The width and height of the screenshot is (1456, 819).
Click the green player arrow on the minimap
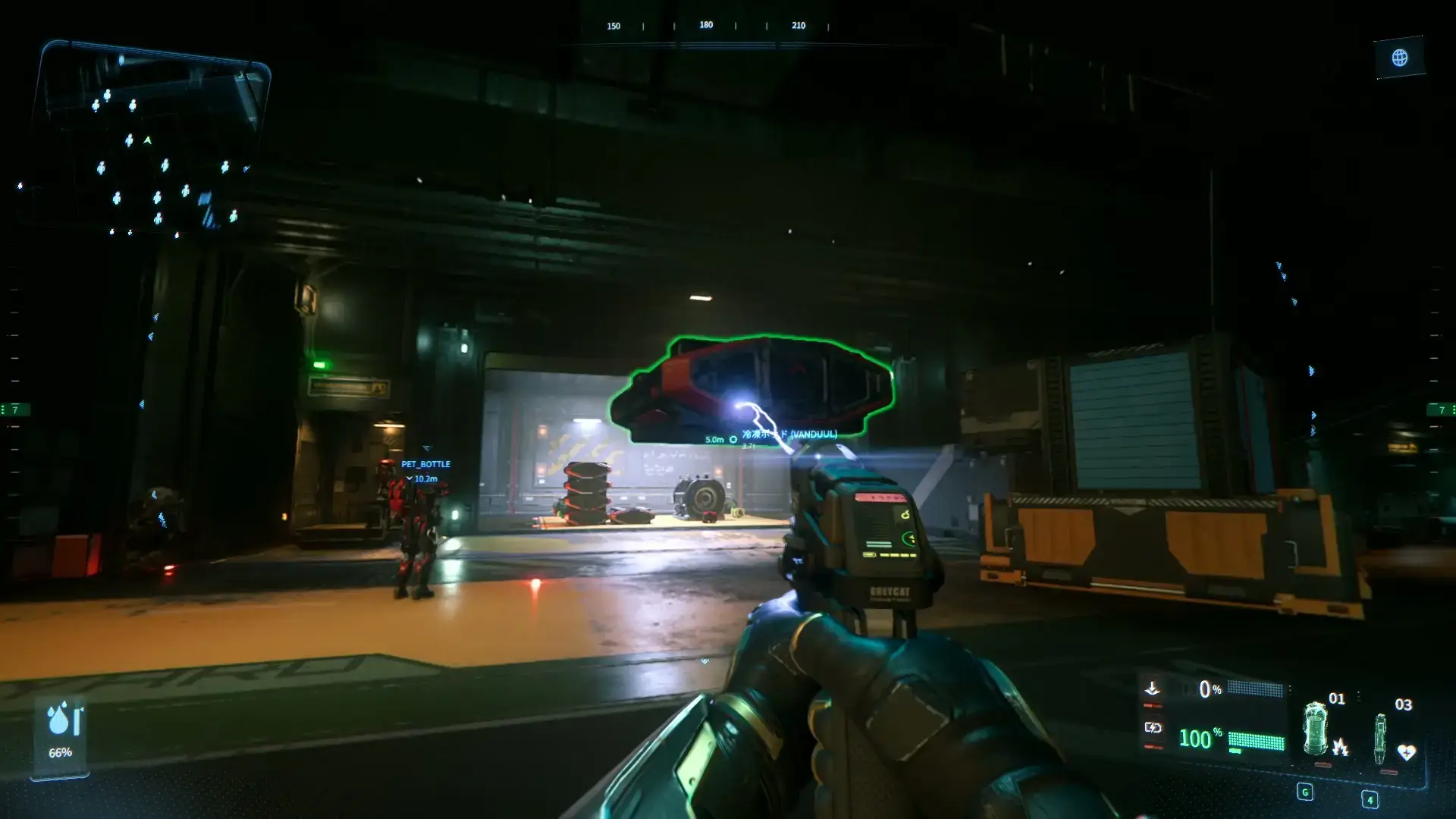(148, 140)
